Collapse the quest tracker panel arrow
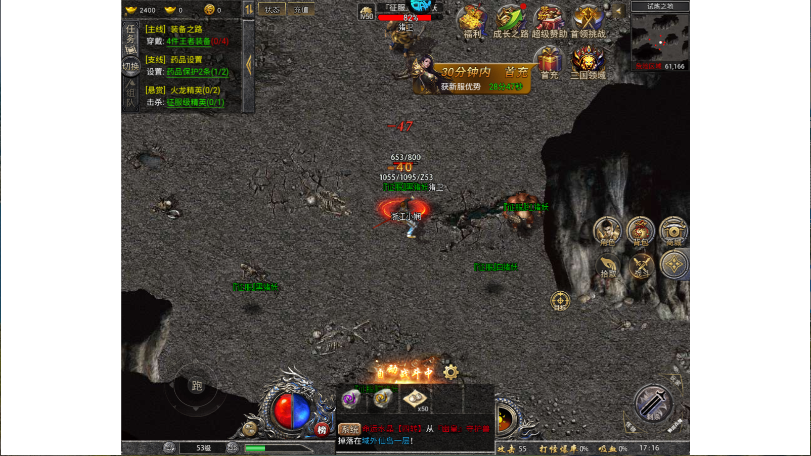Viewport: 811px width, 456px height. [249, 64]
